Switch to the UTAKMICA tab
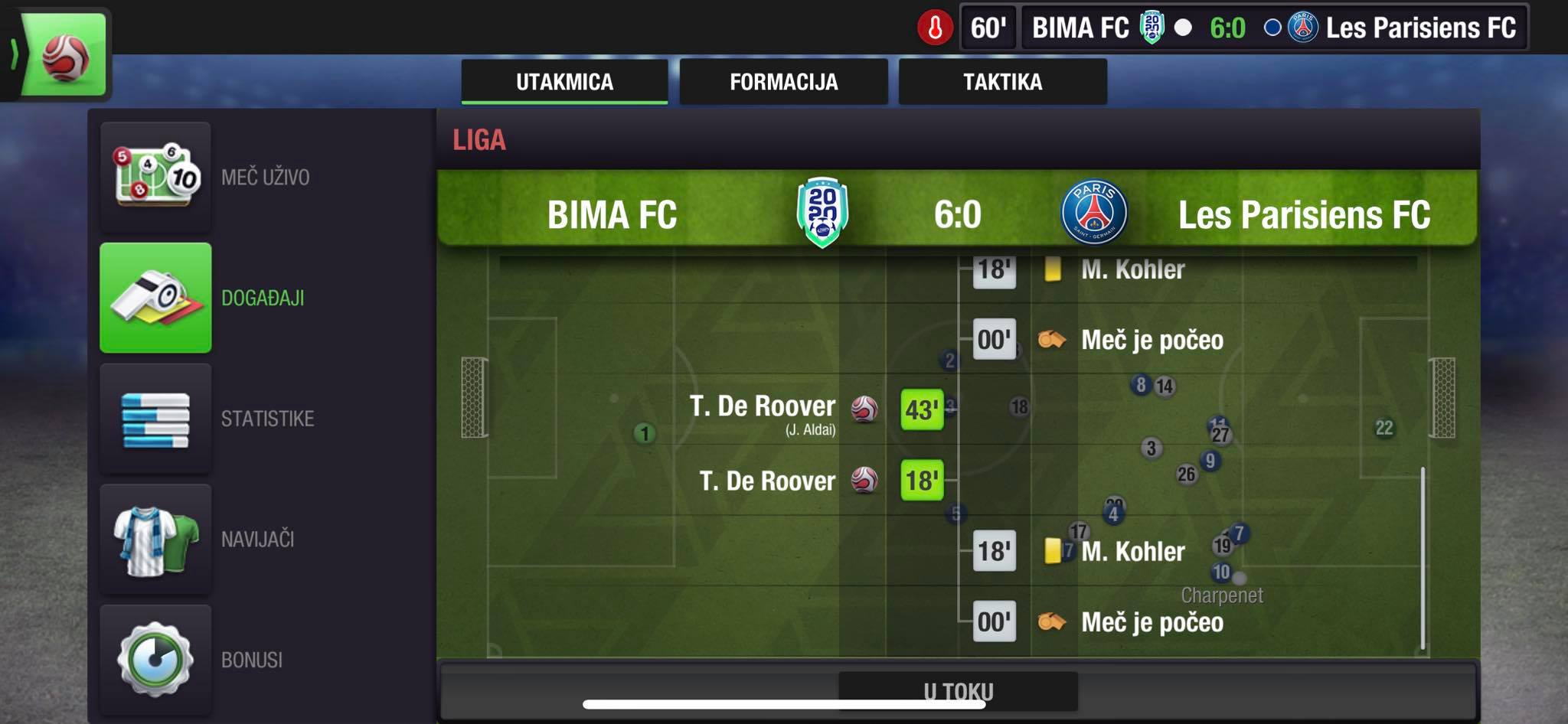Screen dimensions: 1568x724 [x=564, y=82]
